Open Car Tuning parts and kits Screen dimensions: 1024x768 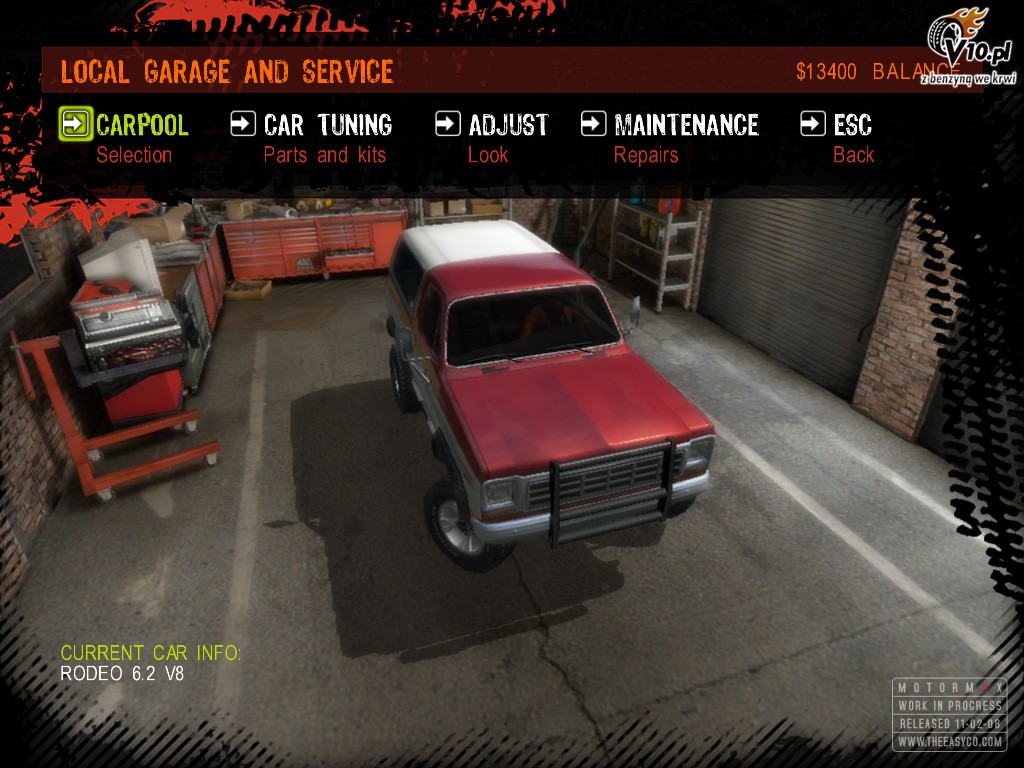(x=327, y=125)
